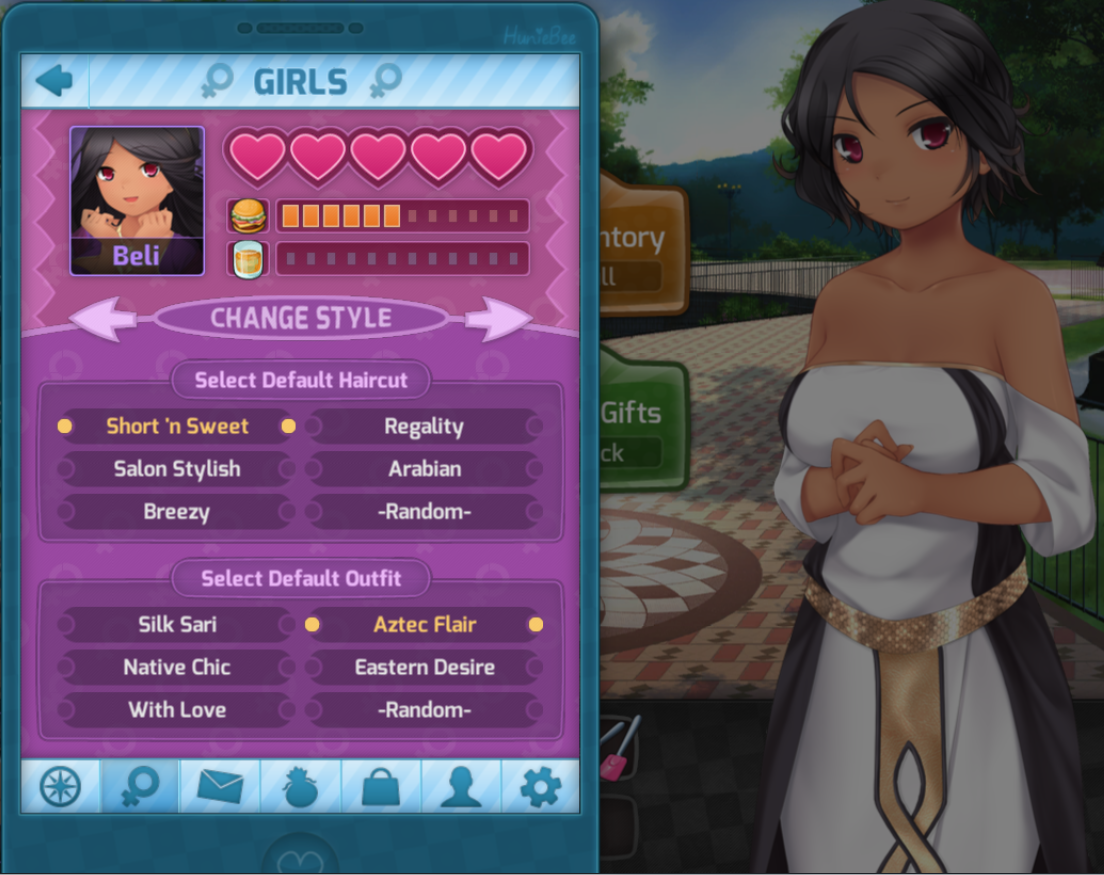Open the compass tab in the bottom bar
Viewport: 1104px width, 875px height.
click(60, 787)
